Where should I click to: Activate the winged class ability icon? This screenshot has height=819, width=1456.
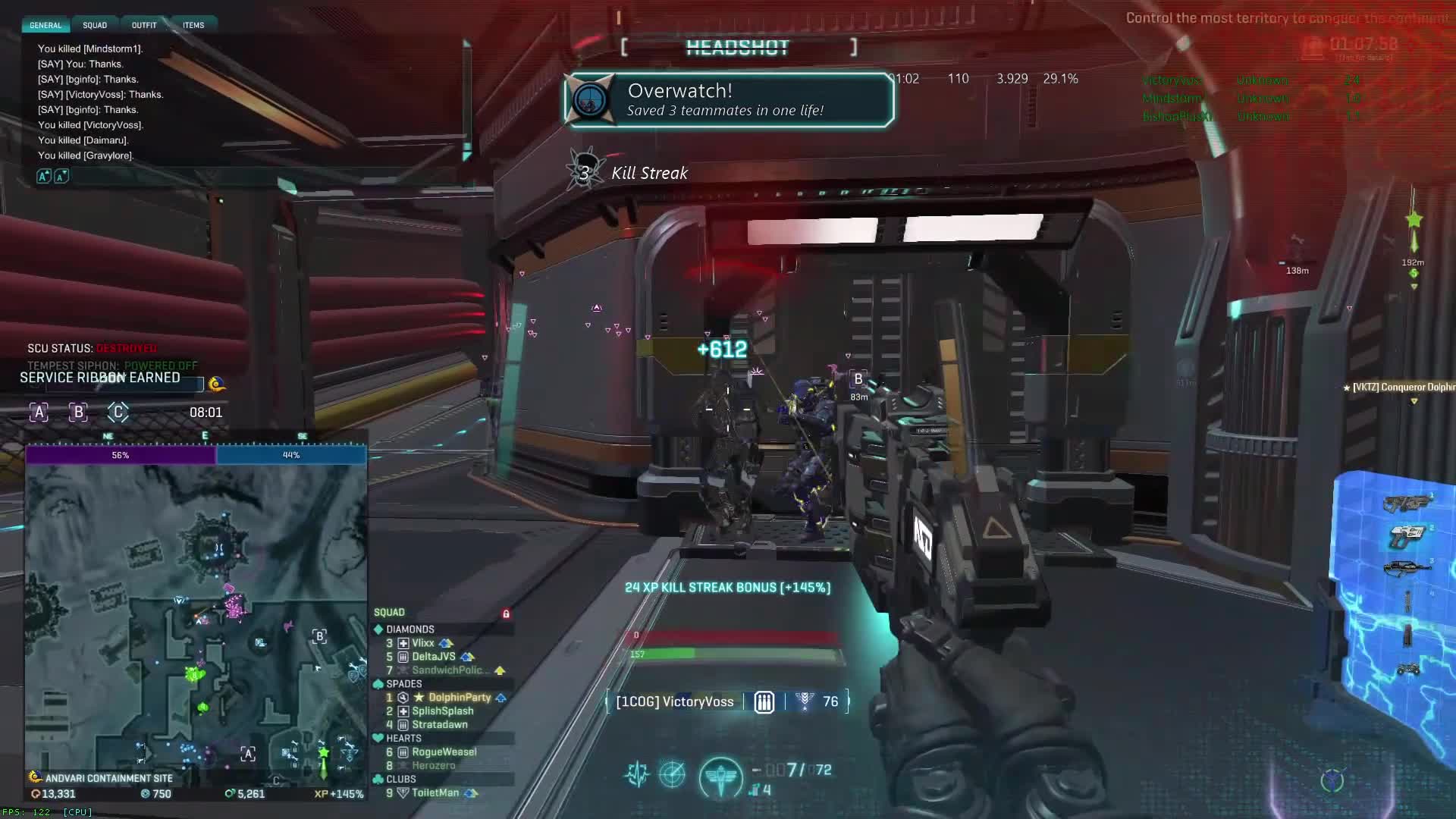click(x=720, y=777)
